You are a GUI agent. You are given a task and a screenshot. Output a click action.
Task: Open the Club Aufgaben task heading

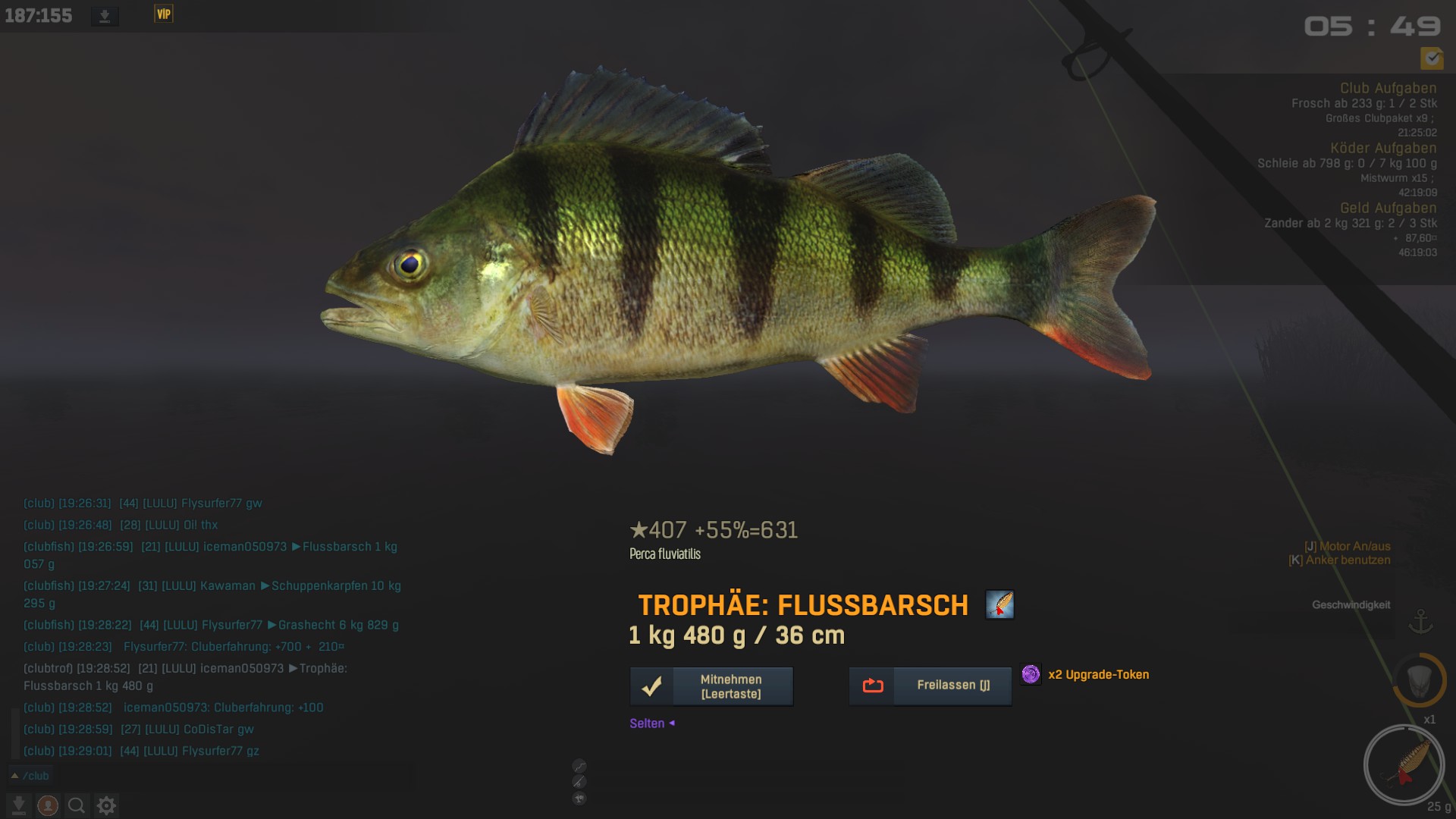tap(1388, 88)
